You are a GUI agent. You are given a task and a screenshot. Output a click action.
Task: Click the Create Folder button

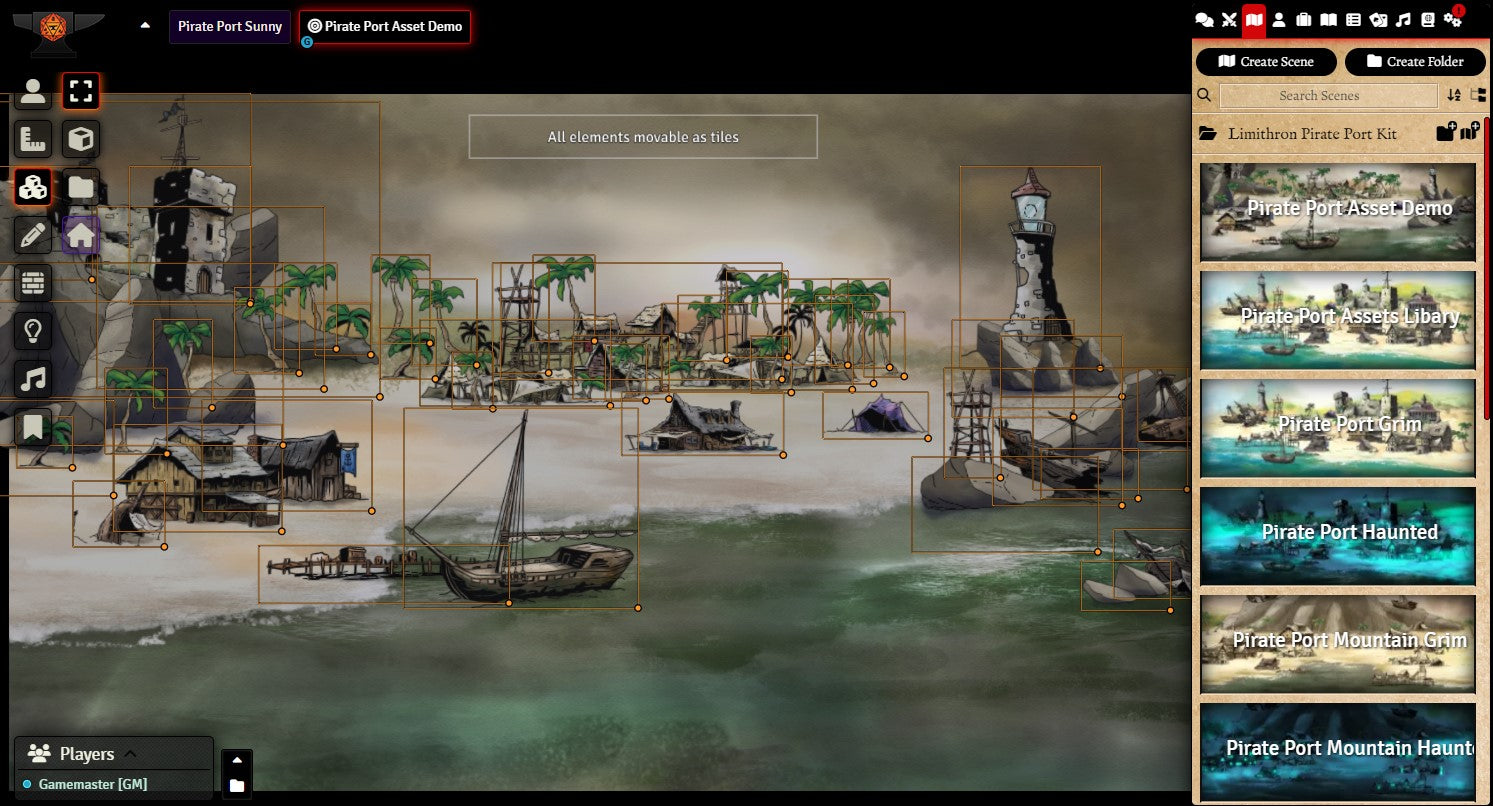[x=1415, y=62]
